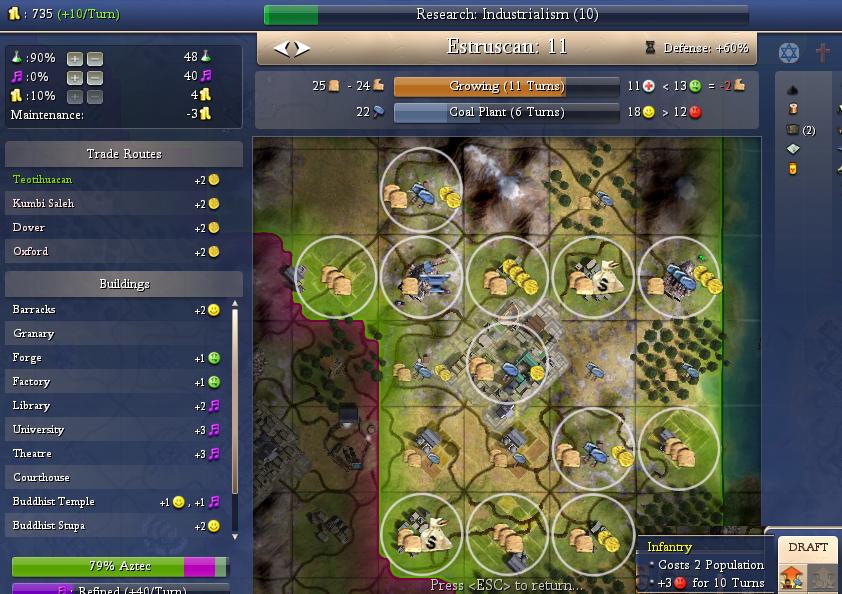This screenshot has width=842, height=594.
Task: Select the Factory building row
Action: tap(115, 382)
